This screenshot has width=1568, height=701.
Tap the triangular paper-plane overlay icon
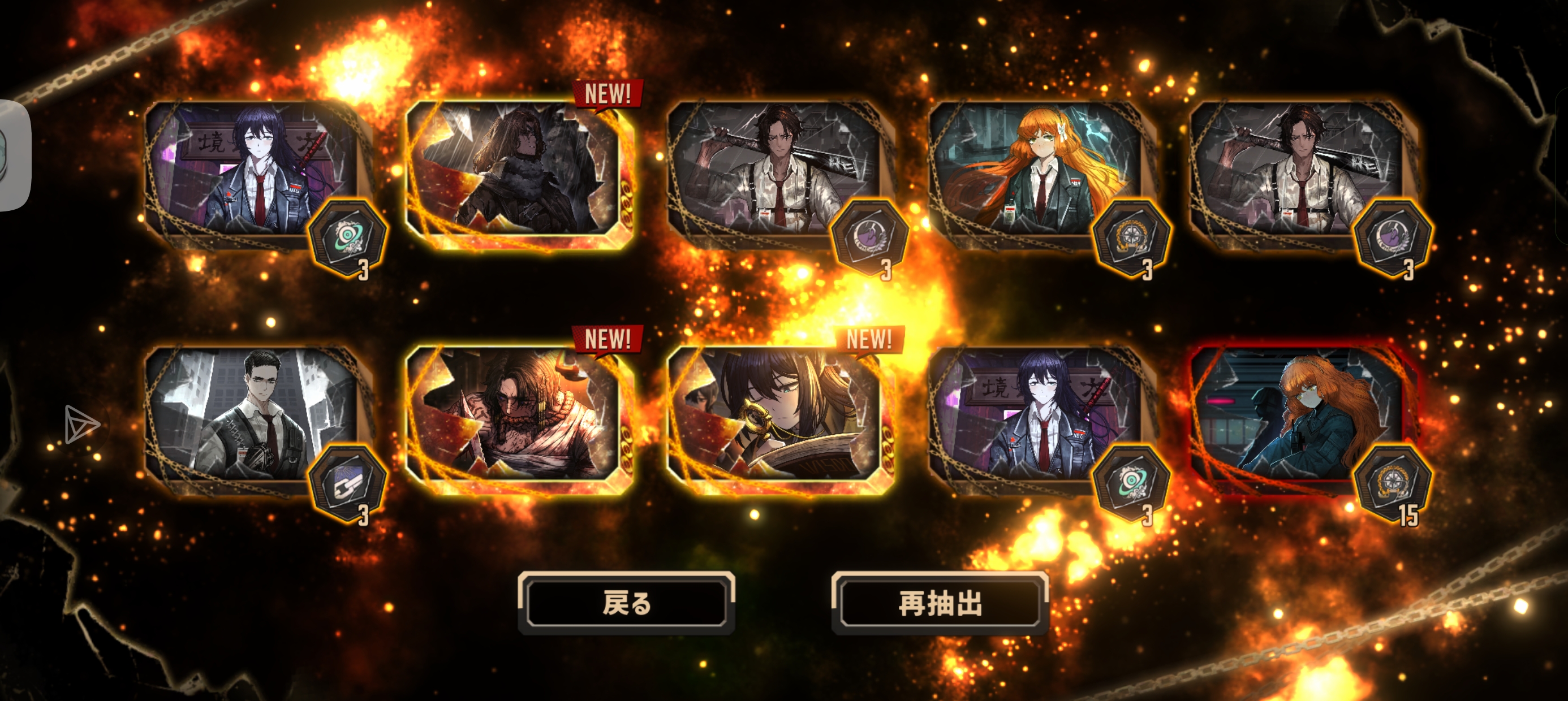tap(80, 423)
